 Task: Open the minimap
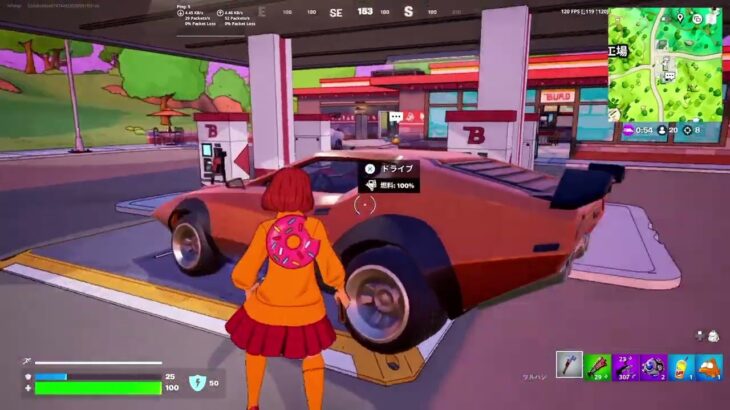click(x=664, y=63)
